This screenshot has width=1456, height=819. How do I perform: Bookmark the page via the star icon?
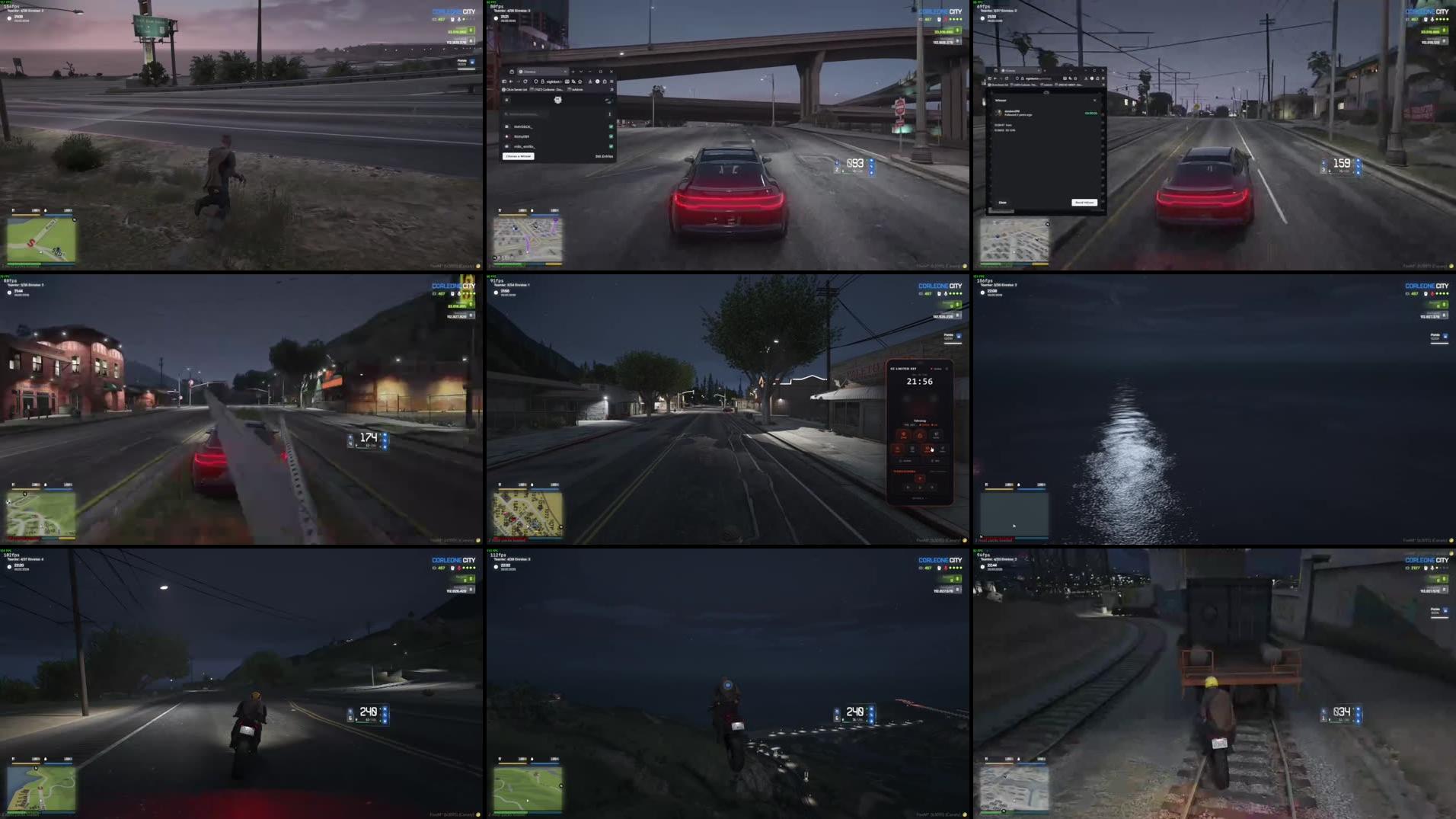click(580, 82)
